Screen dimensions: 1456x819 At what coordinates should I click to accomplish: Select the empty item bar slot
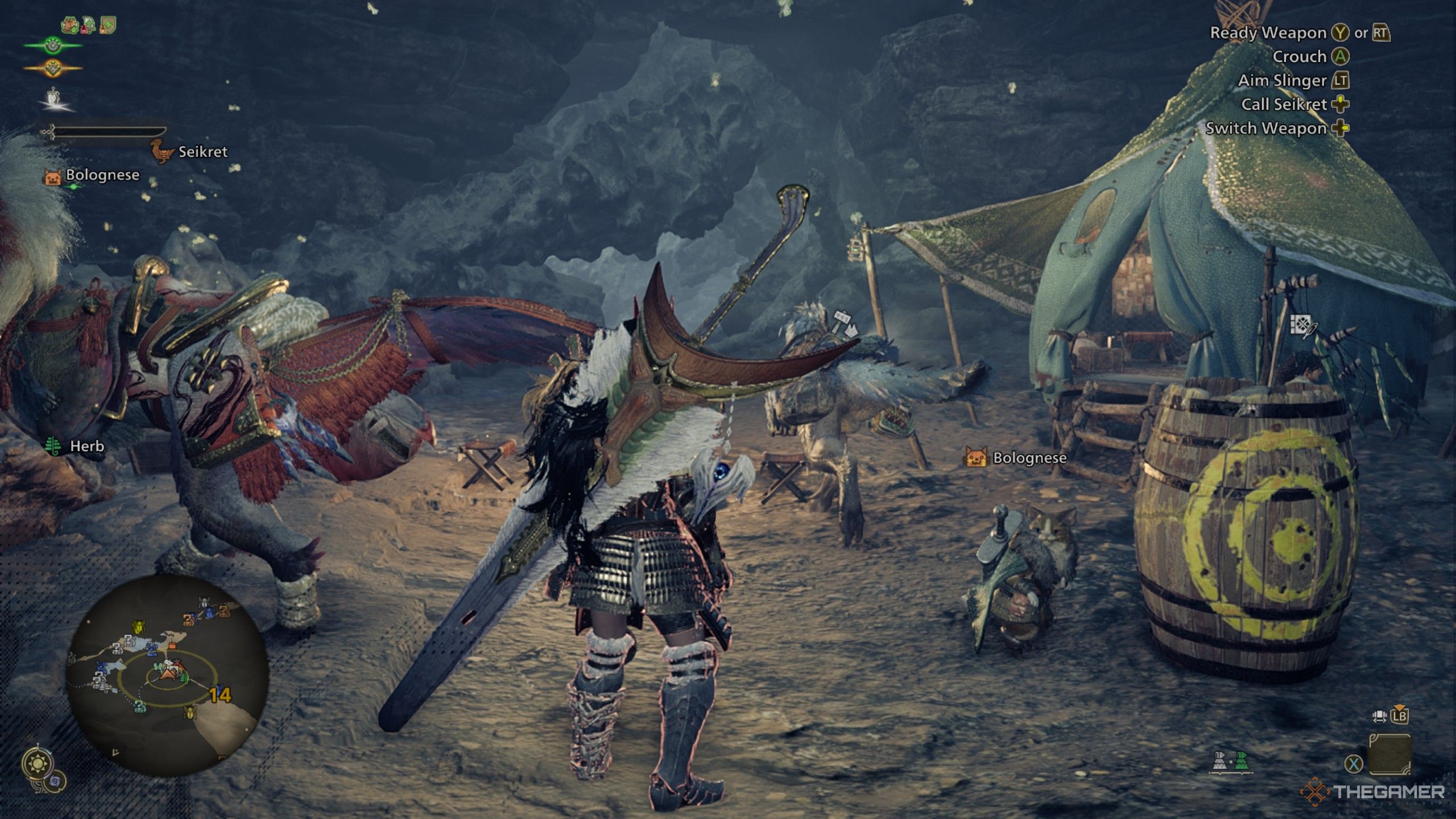(1389, 754)
